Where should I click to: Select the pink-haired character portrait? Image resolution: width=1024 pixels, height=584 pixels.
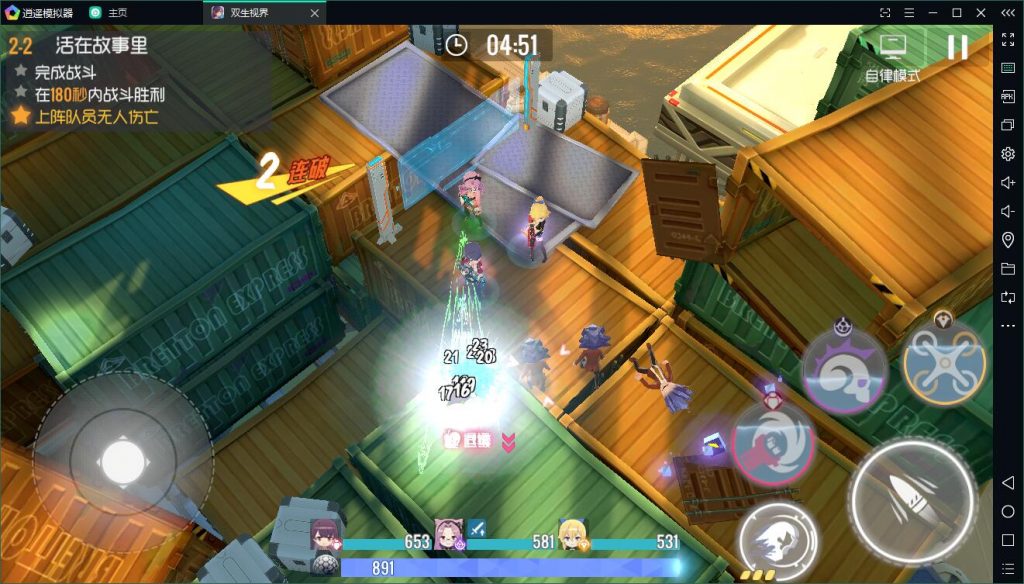[x=449, y=535]
